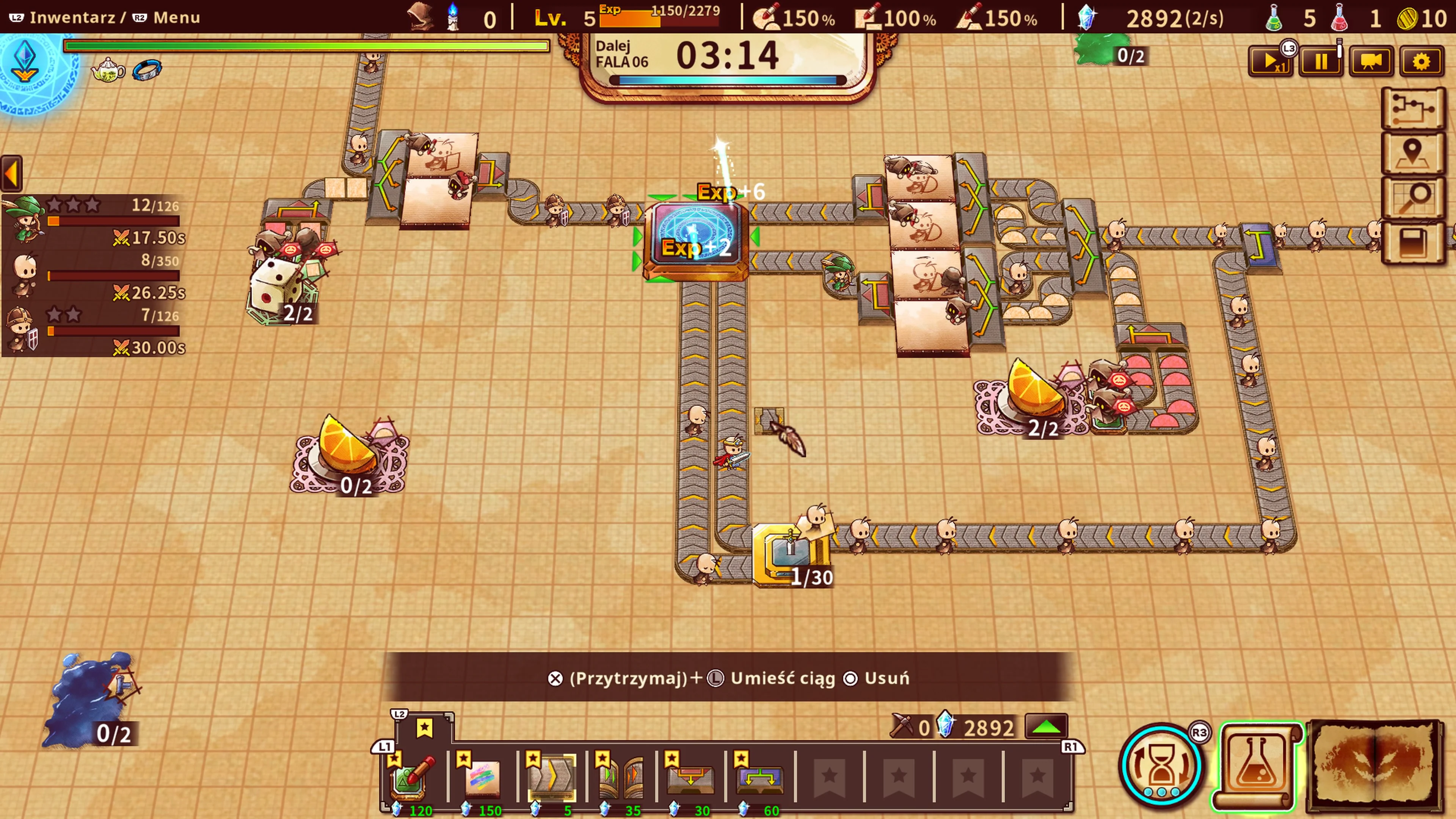The height and width of the screenshot is (819, 1456).
Task: Select the red single-arrow splitter costing 30
Action: point(691,777)
